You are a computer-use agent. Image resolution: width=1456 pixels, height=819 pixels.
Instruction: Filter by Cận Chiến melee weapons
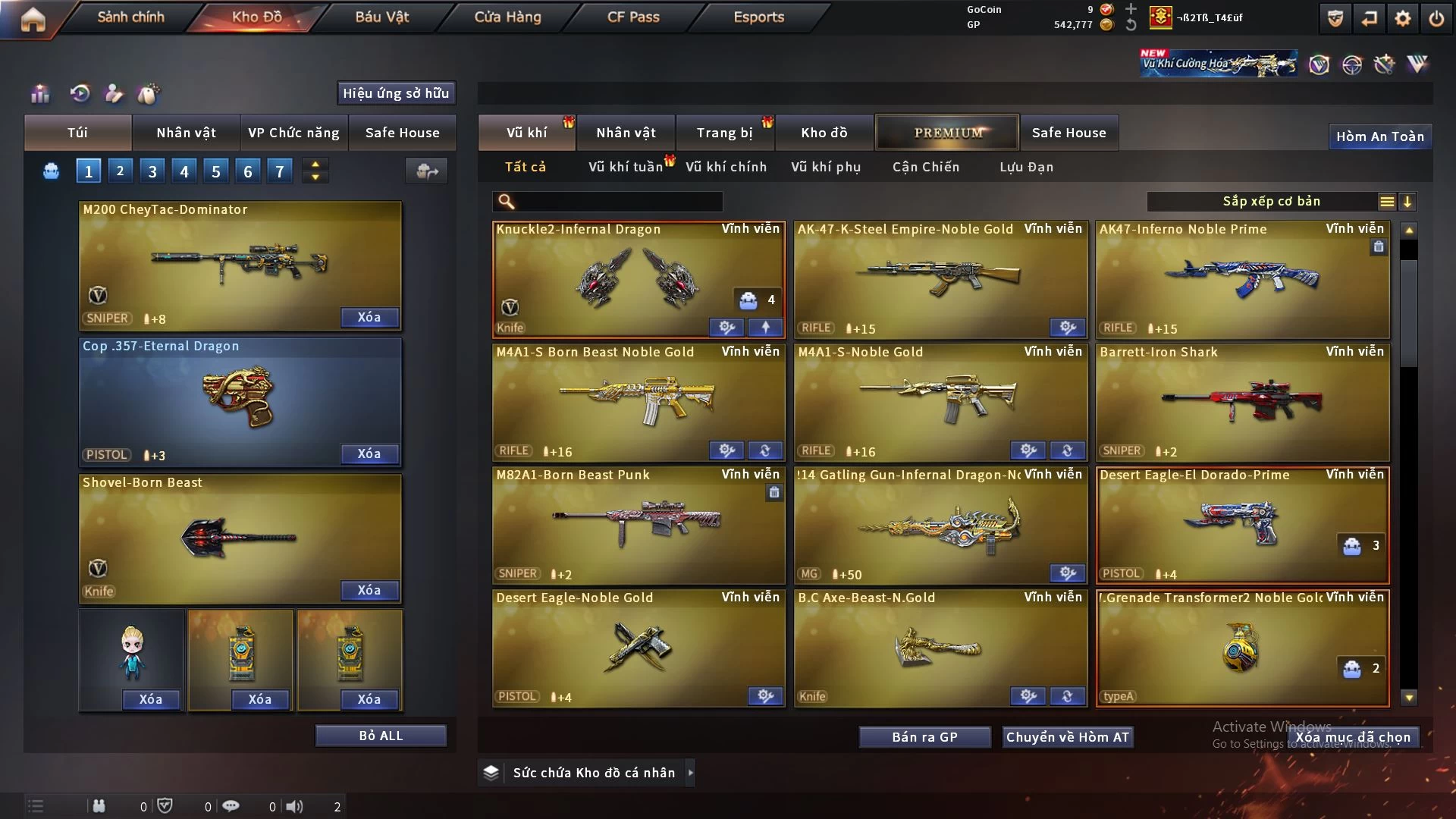click(x=926, y=167)
